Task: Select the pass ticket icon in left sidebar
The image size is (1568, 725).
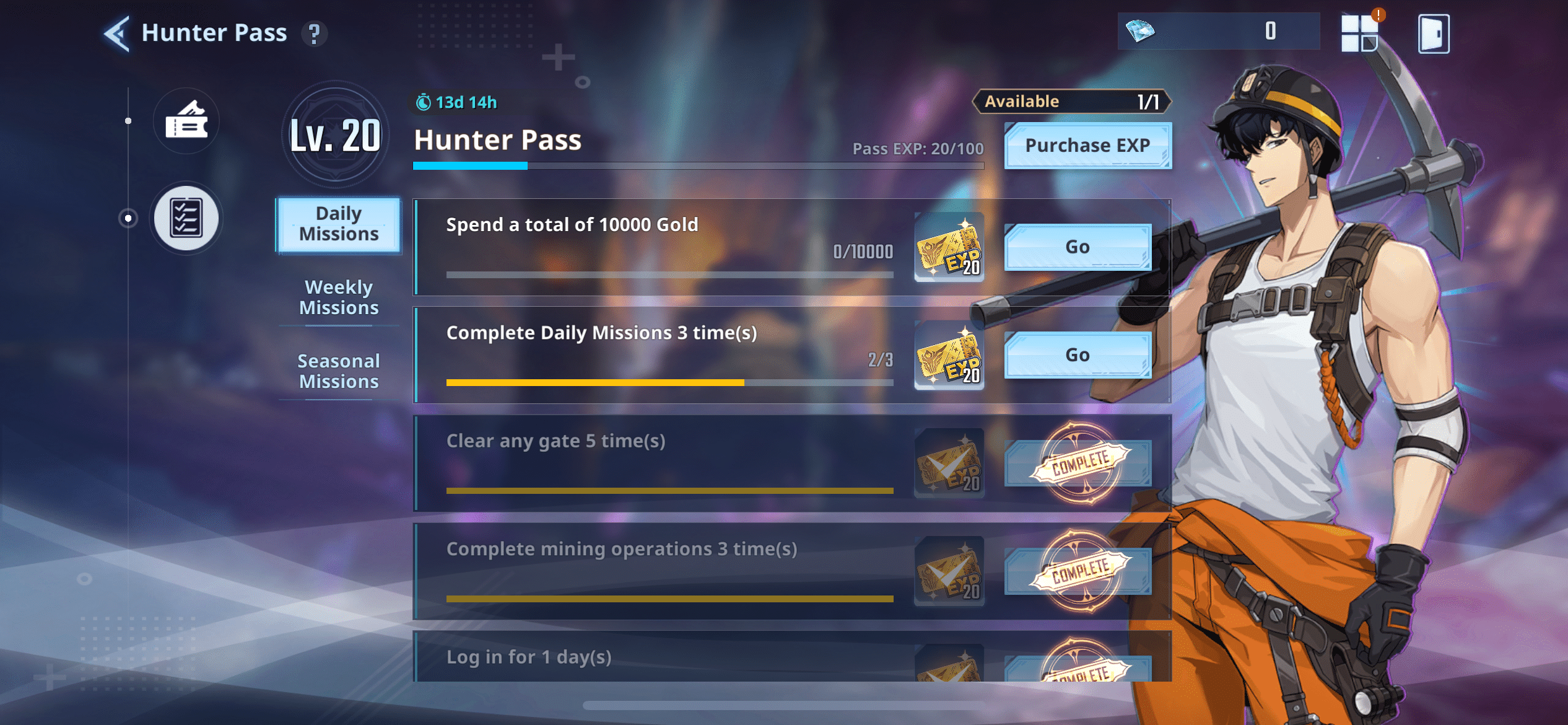Action: point(186,121)
